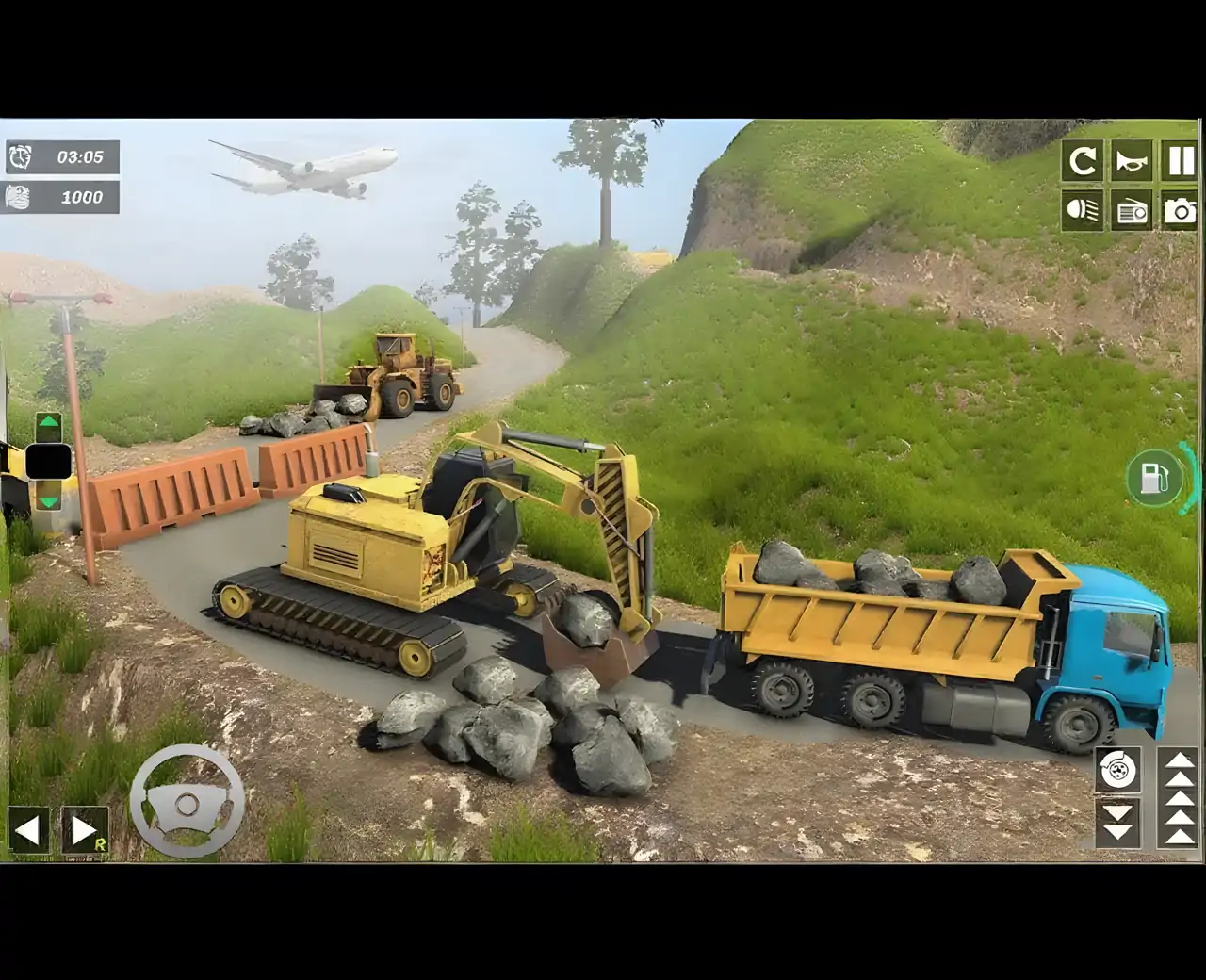Click the steering wheel control
1206x980 pixels.
pyautogui.click(x=187, y=803)
